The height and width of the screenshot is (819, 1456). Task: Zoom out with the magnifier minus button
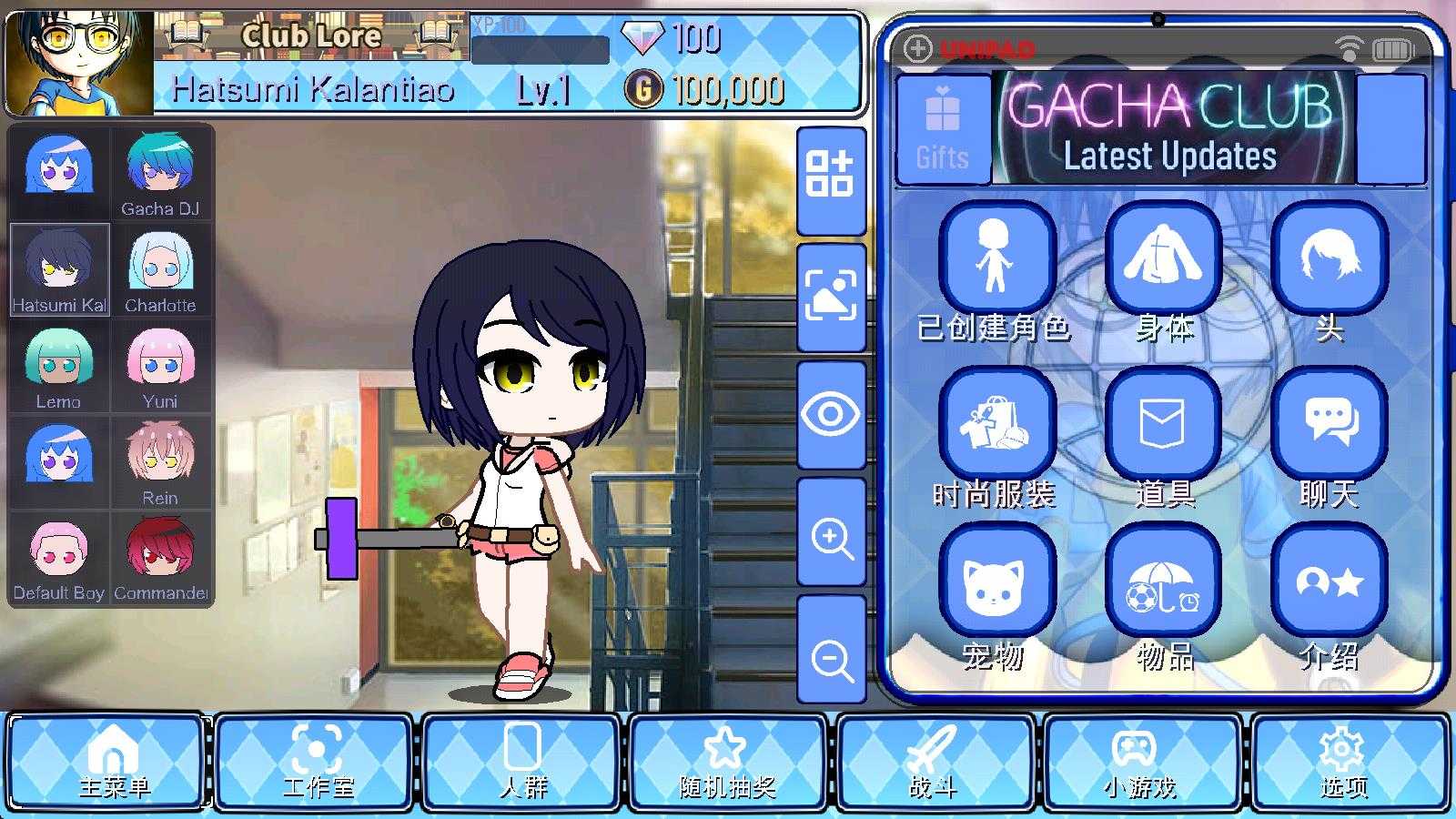click(x=830, y=657)
